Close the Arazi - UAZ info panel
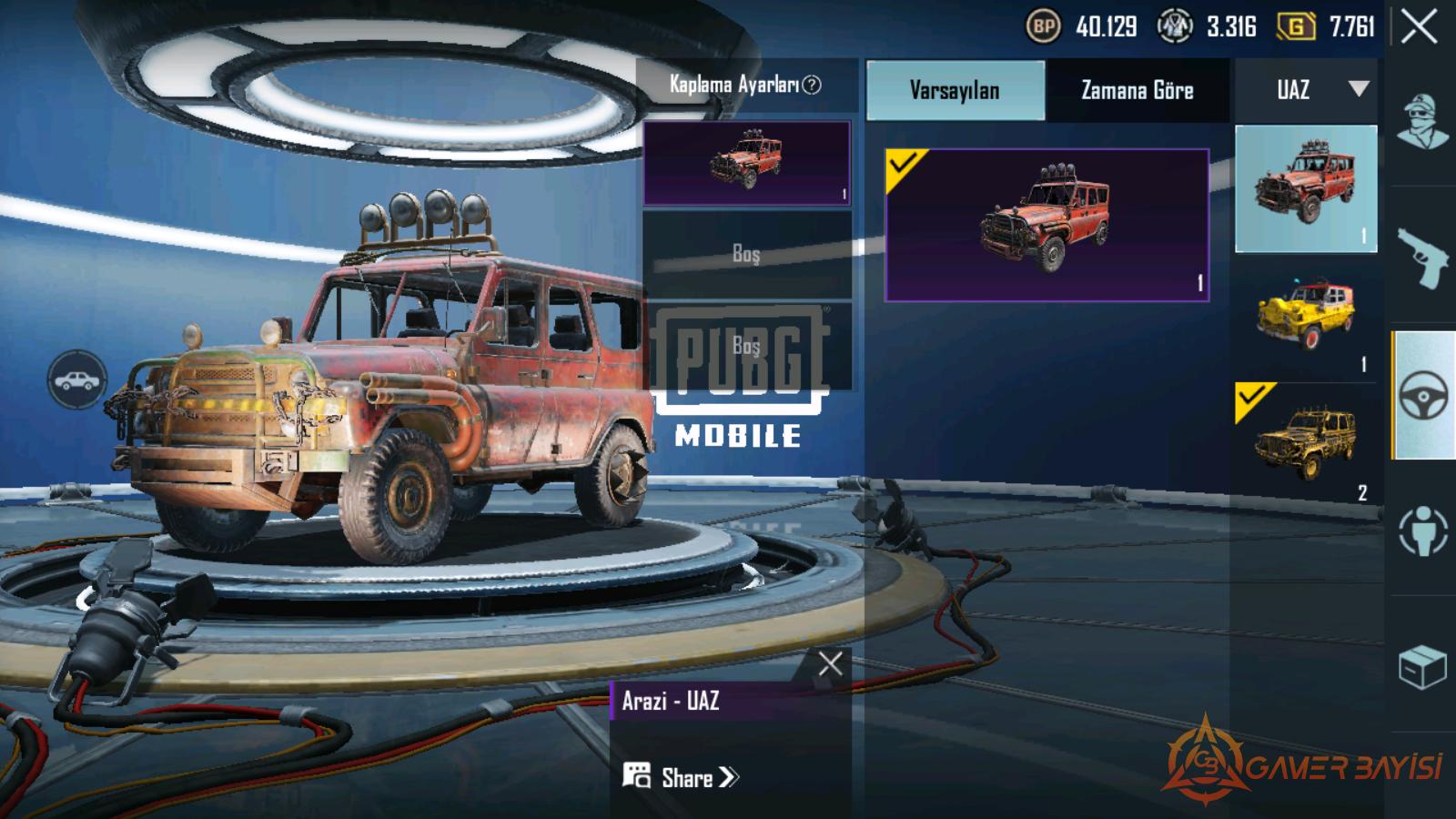 (830, 664)
